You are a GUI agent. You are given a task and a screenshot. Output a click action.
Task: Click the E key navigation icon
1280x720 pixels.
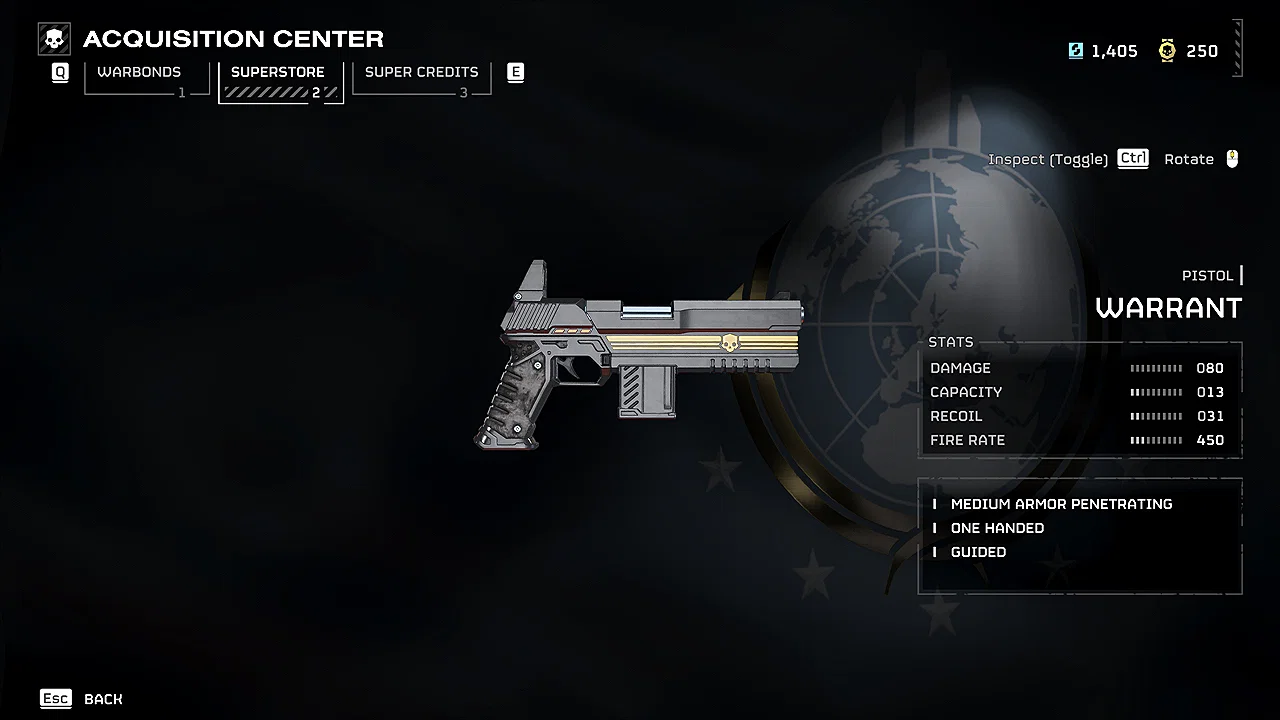516,72
